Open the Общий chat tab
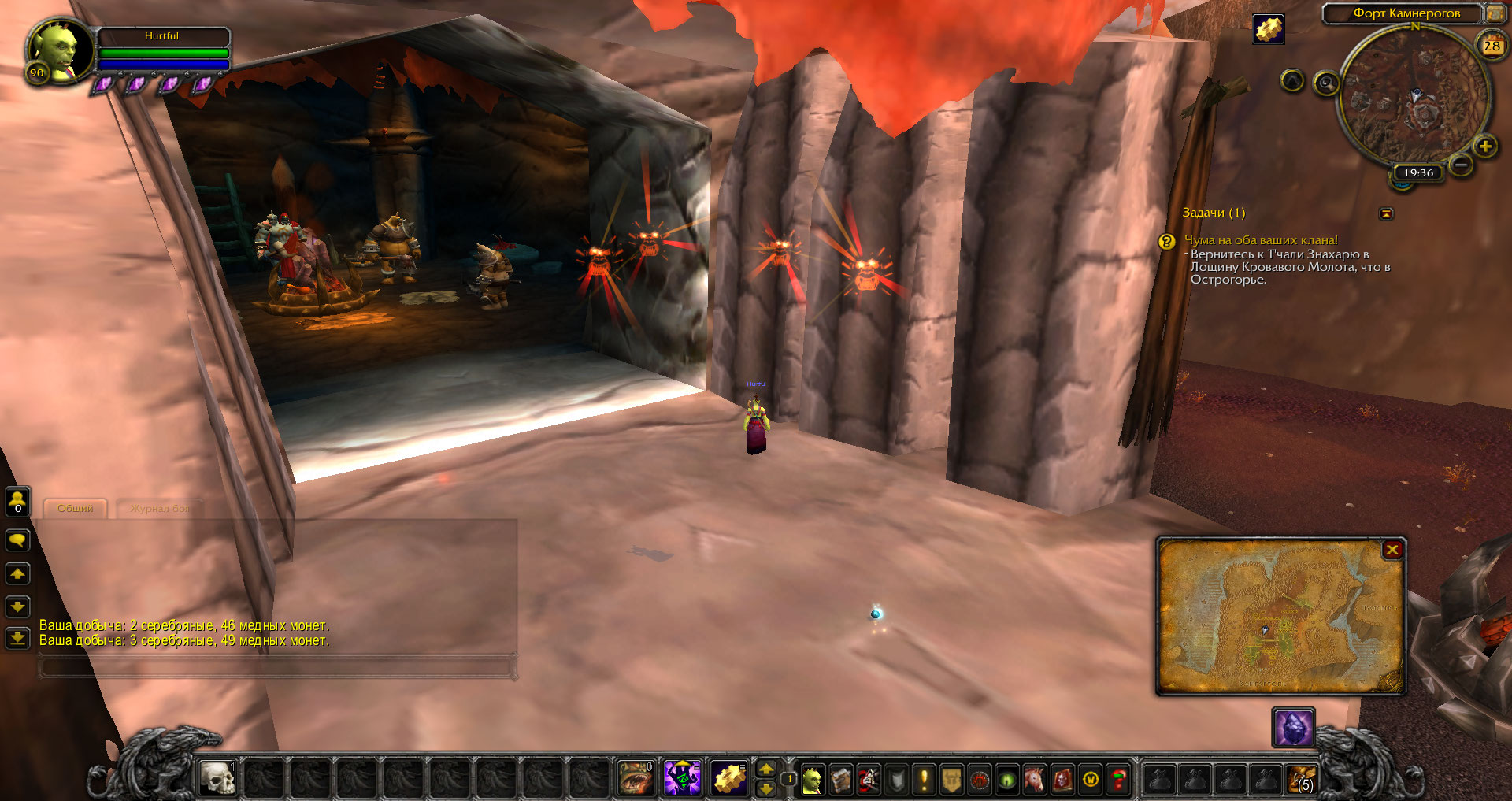The width and height of the screenshot is (1512, 801). tap(75, 509)
